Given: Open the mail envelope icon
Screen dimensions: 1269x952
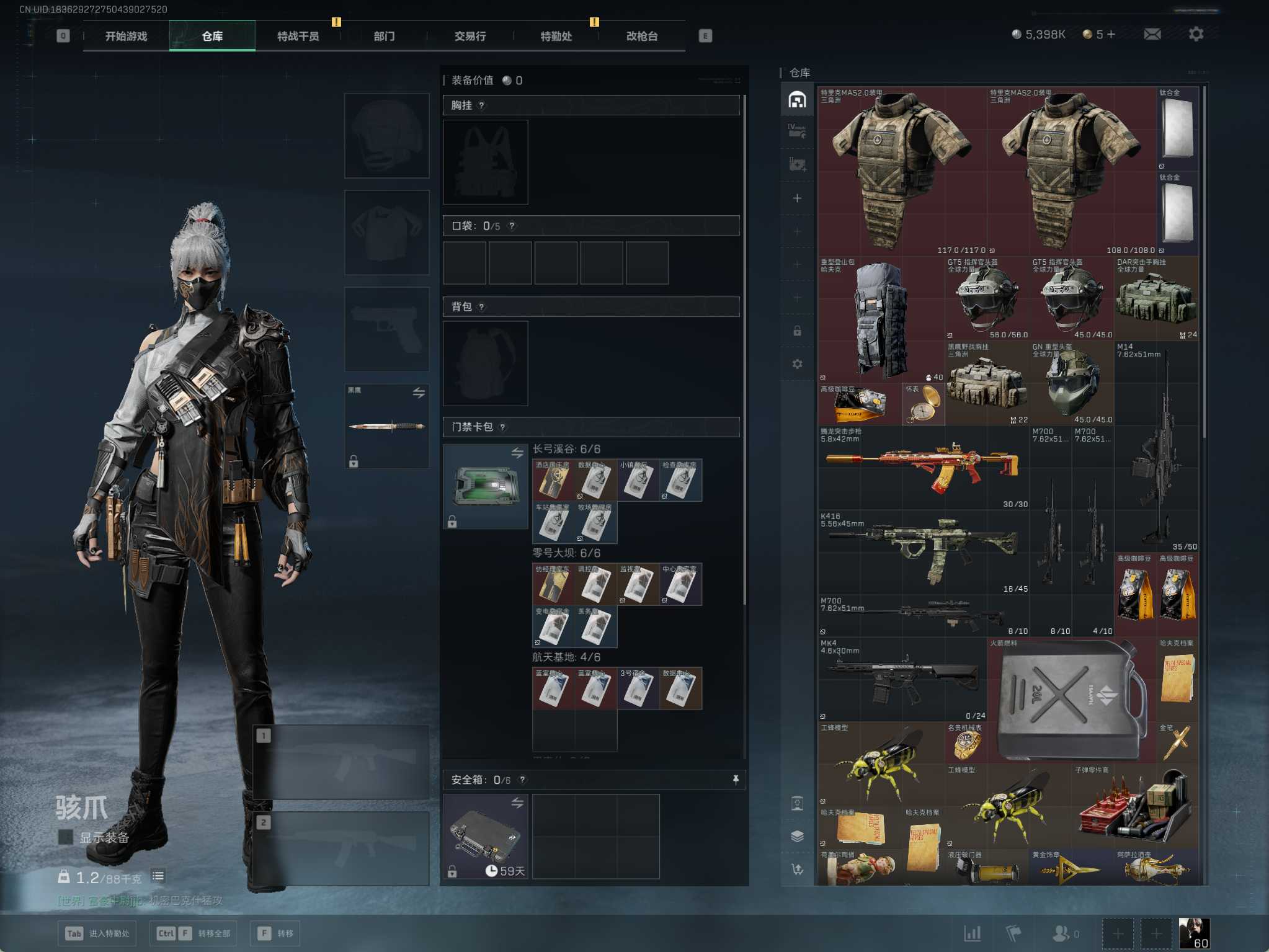Looking at the screenshot, I should click(x=1152, y=34).
